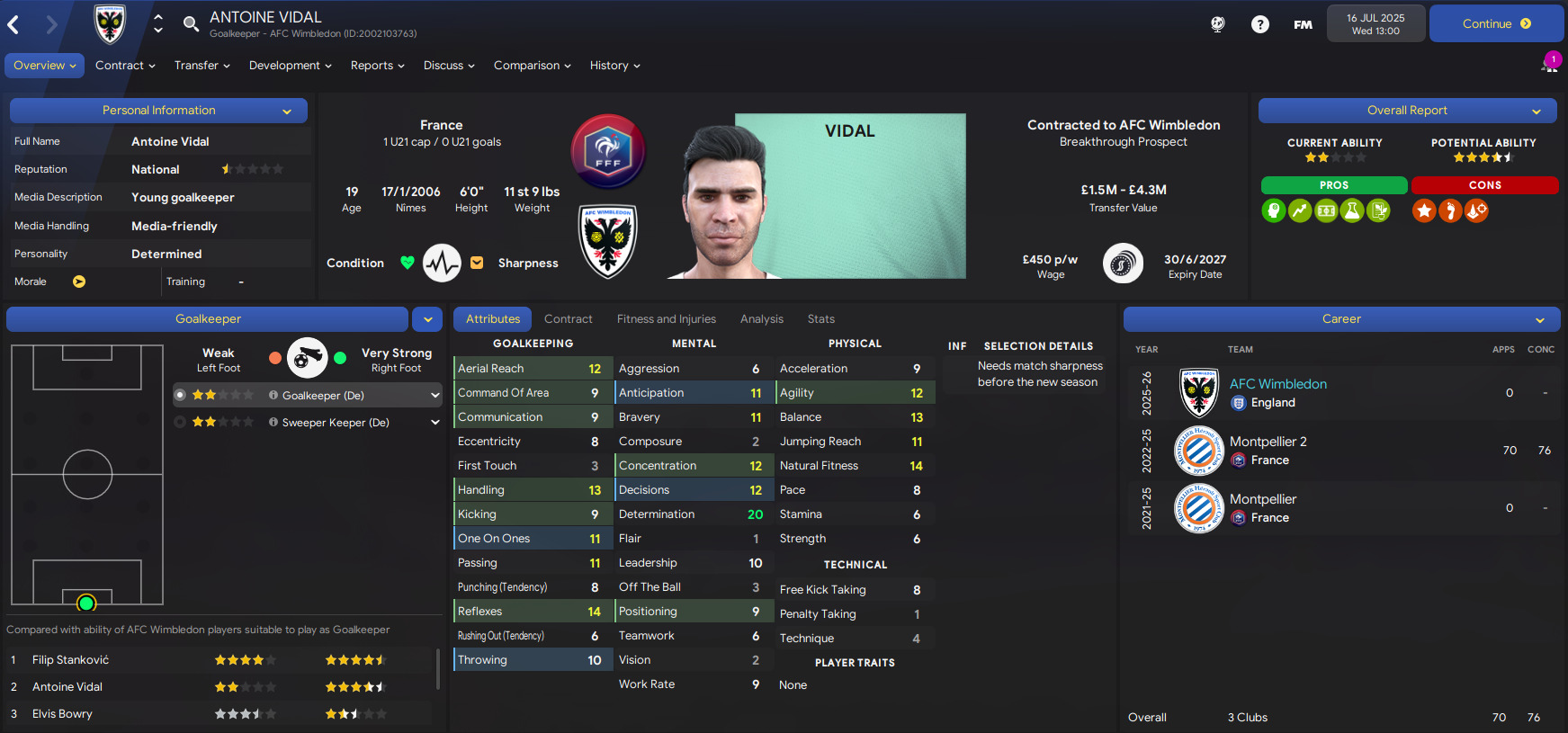The width and height of the screenshot is (1568, 733).
Task: Open the help question mark icon
Action: pos(1259,24)
